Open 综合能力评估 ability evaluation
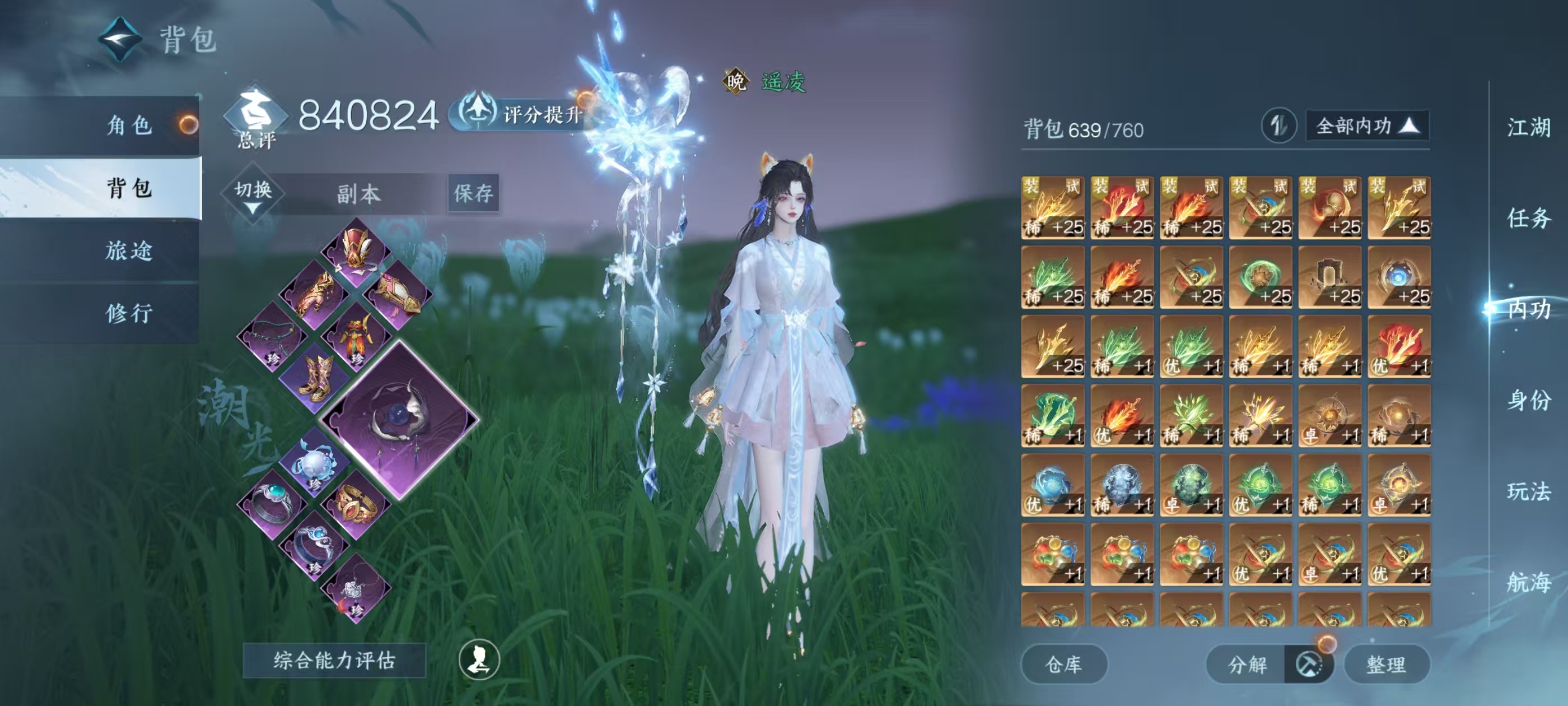Viewport: 1568px width, 706px height. 334,660
